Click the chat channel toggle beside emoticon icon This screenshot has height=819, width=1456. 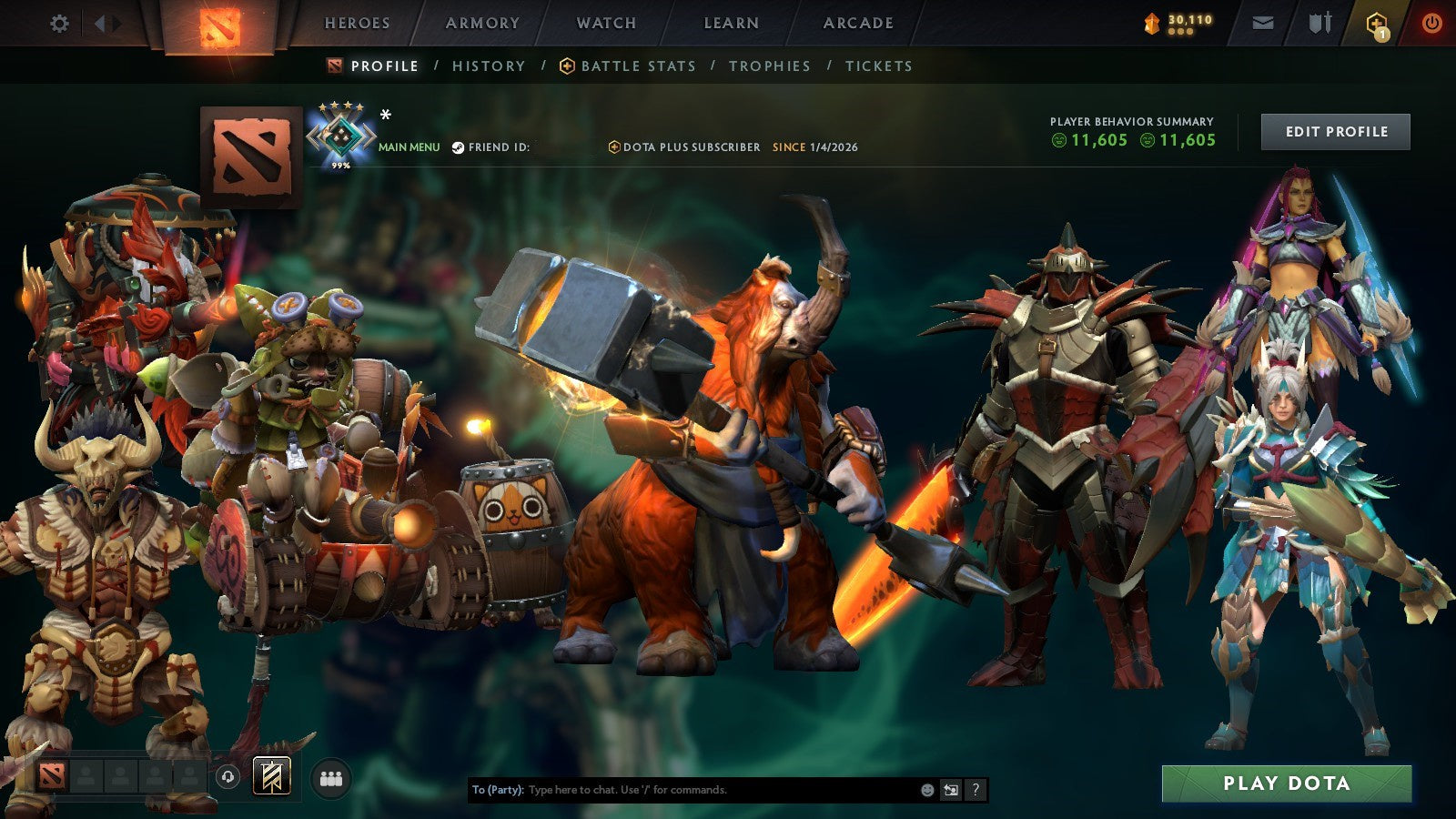[x=951, y=790]
